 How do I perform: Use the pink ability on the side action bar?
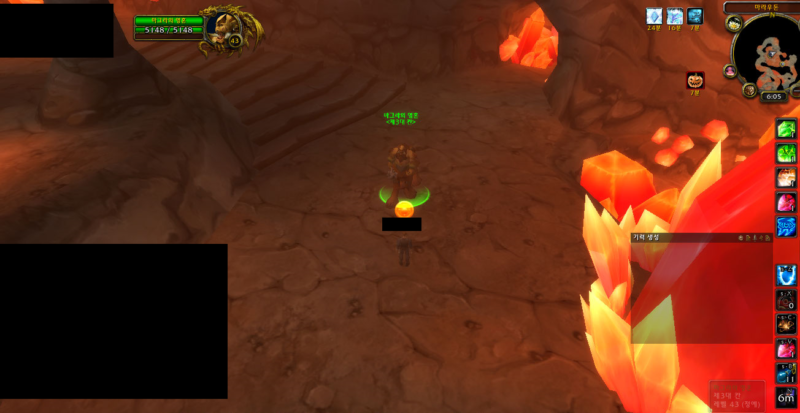coord(787,202)
